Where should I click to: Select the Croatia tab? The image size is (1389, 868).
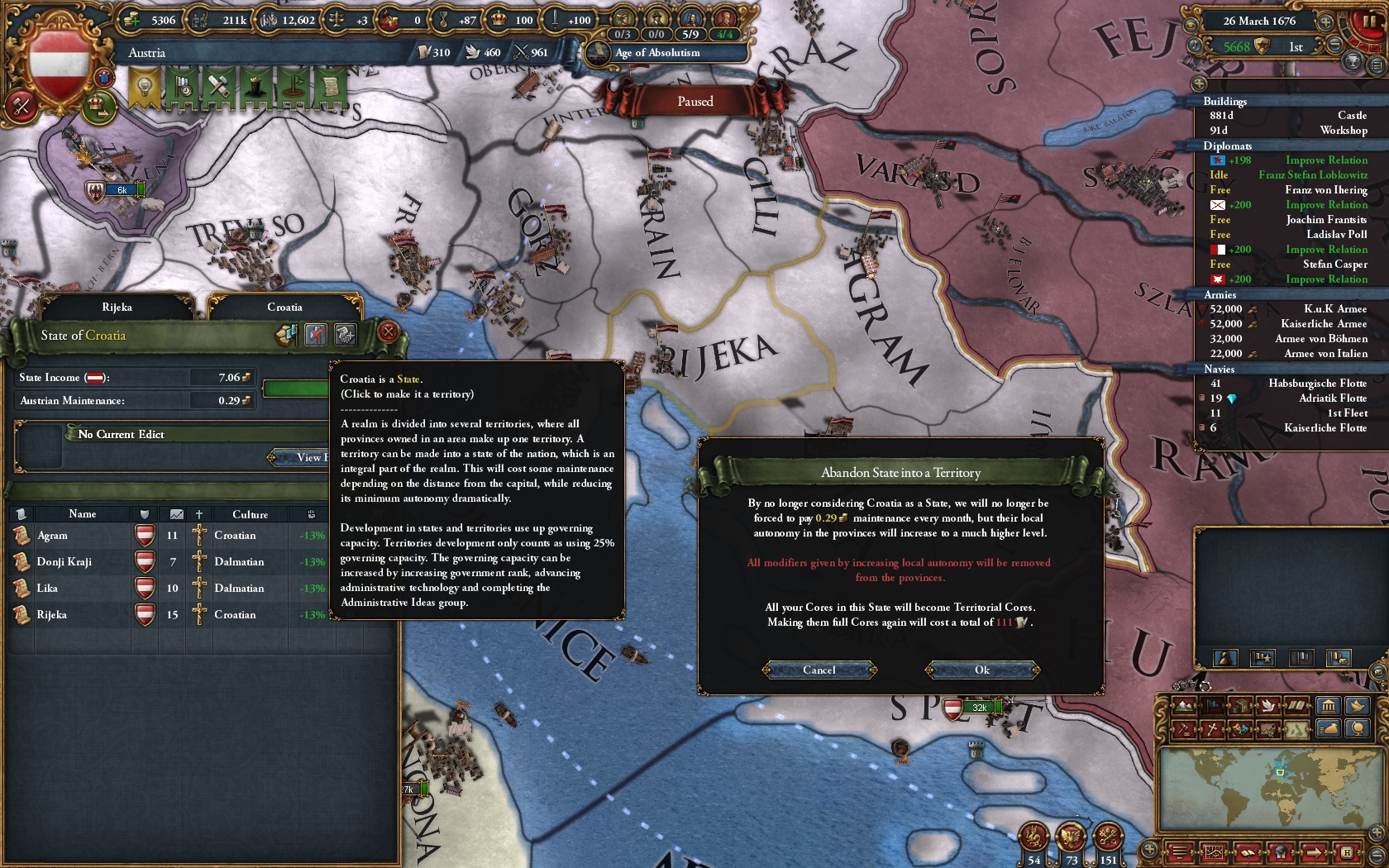pyautogui.click(x=285, y=307)
